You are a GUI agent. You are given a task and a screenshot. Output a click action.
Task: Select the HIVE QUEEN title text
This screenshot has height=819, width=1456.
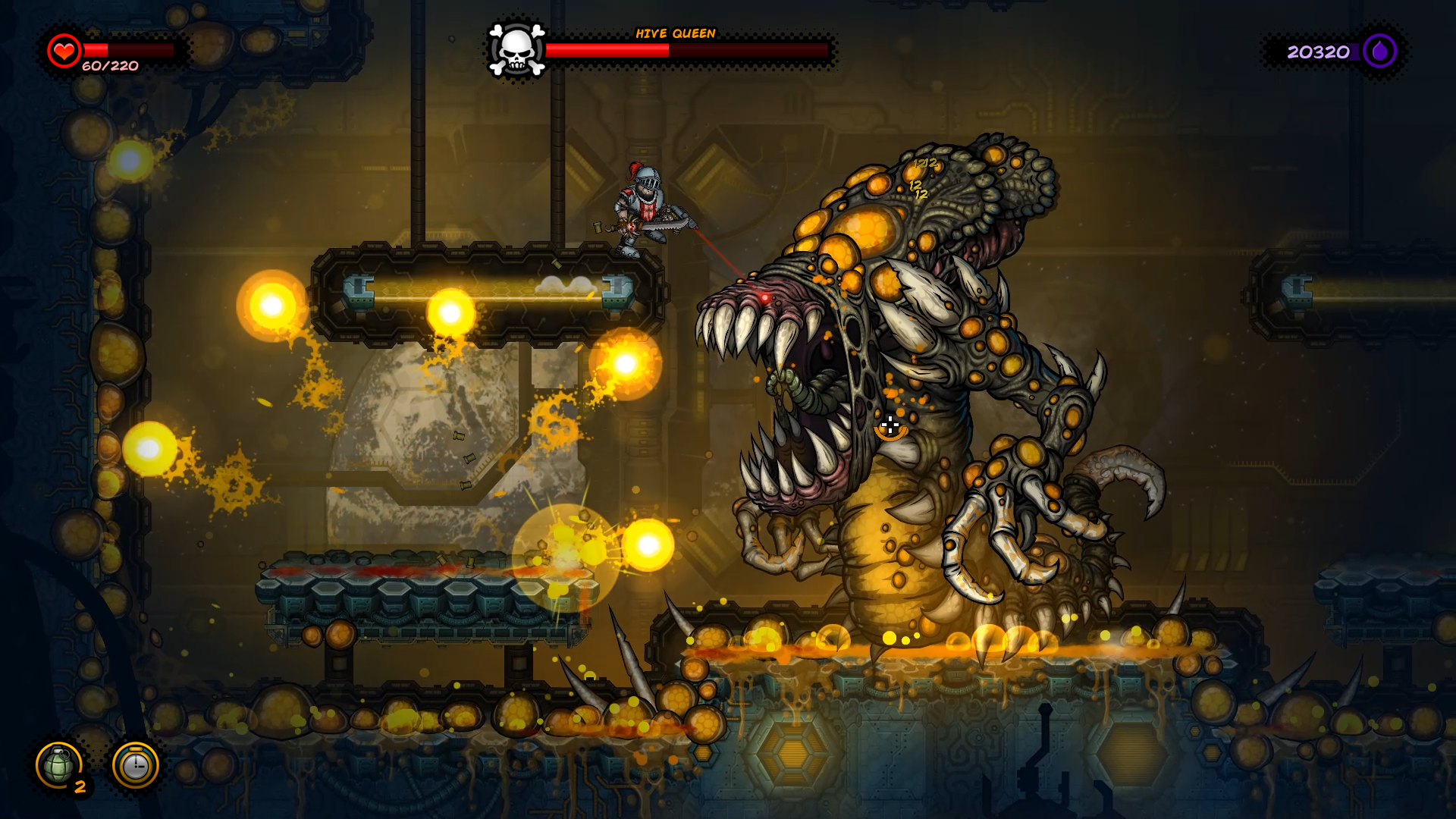click(x=675, y=33)
